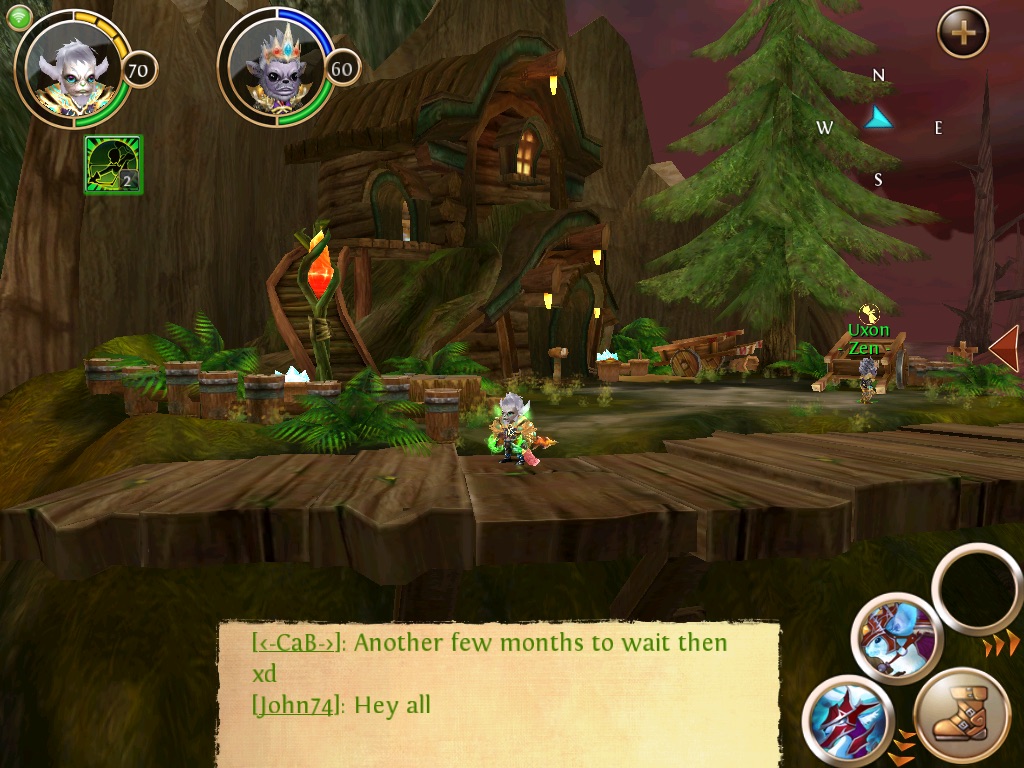Tap the green archer buff icon
Screen dimensions: 1024x768
click(x=114, y=164)
